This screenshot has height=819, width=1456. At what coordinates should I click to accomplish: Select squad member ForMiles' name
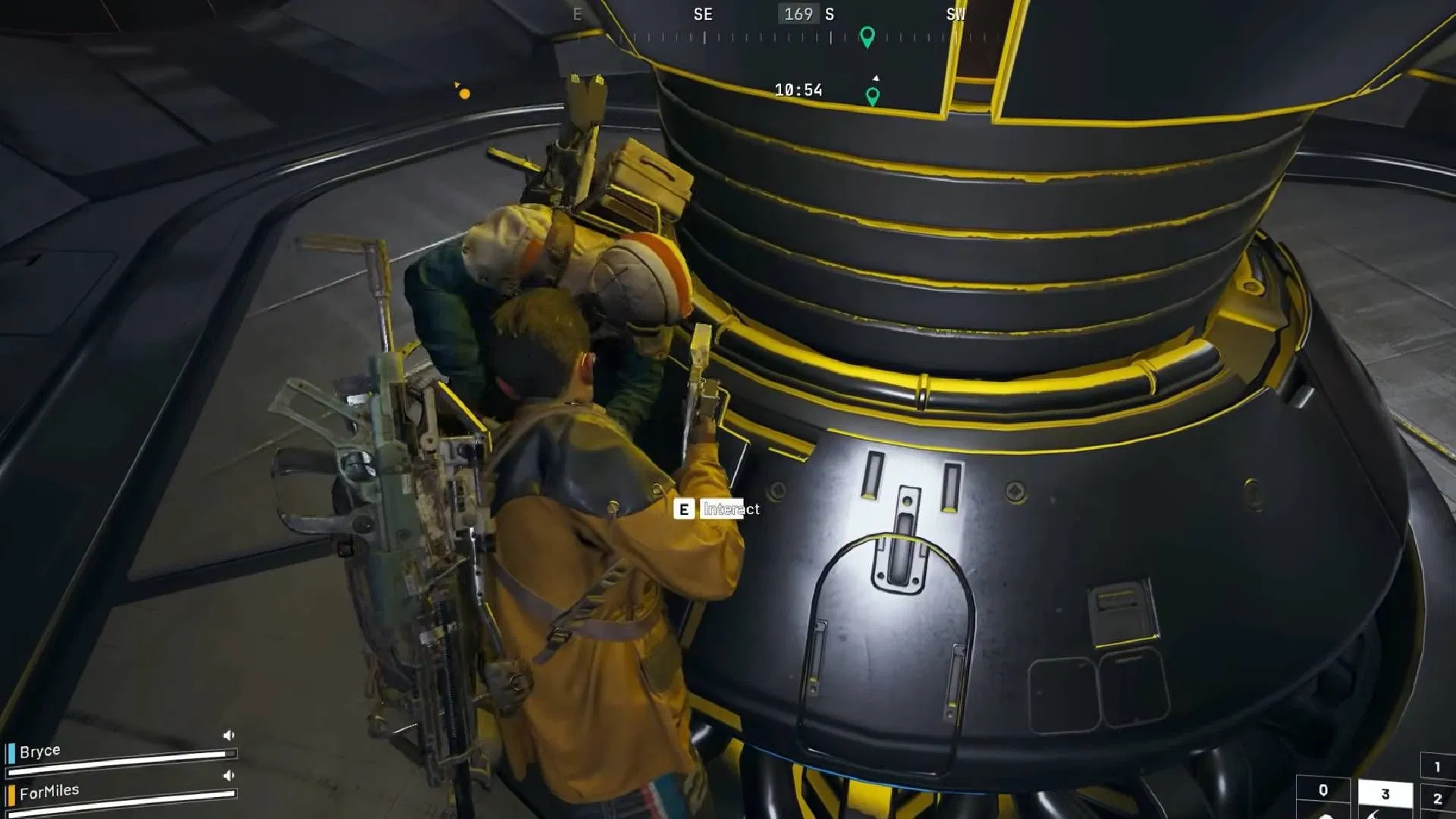49,792
